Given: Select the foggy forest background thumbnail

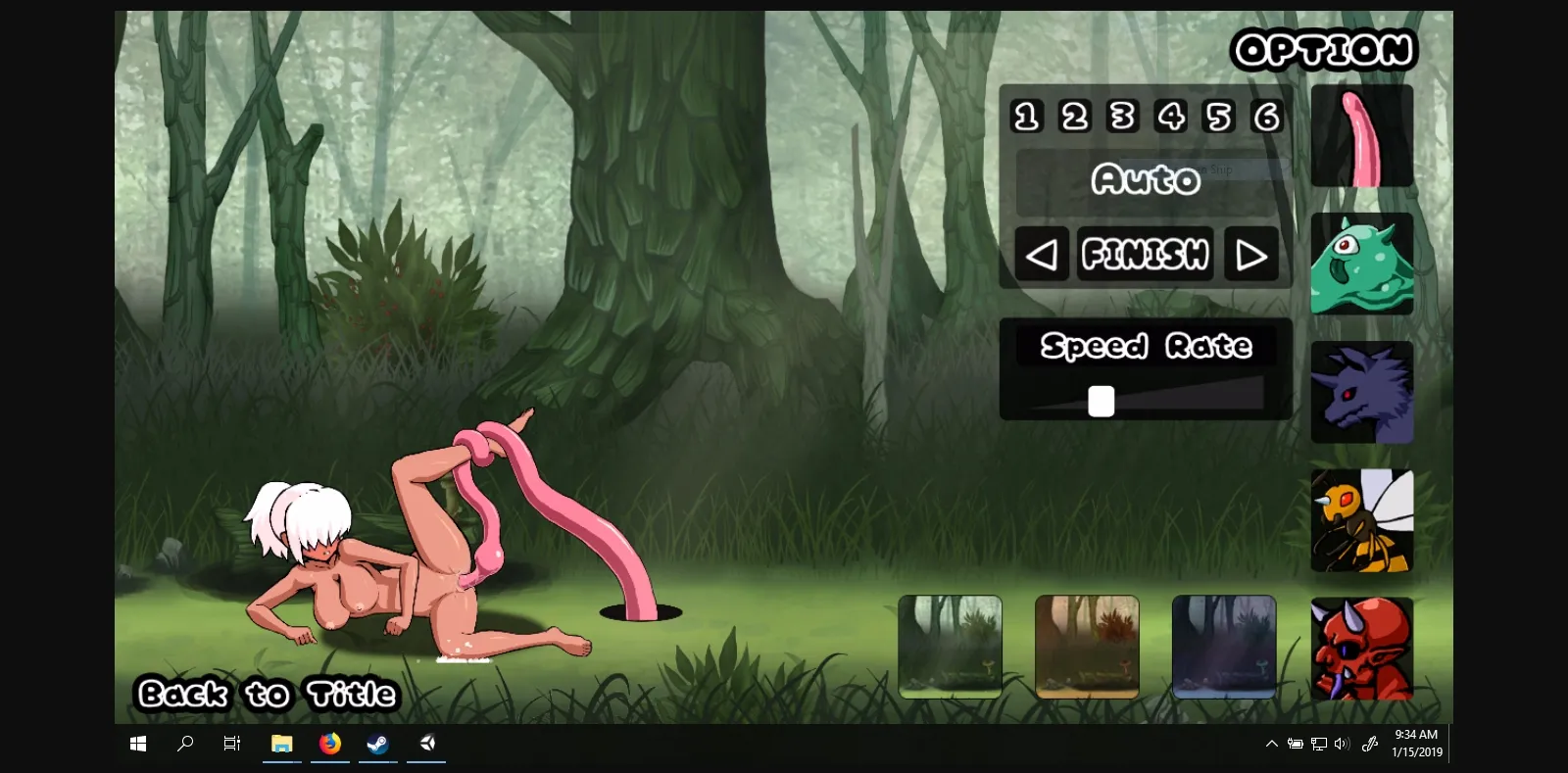Looking at the screenshot, I should (x=950, y=647).
